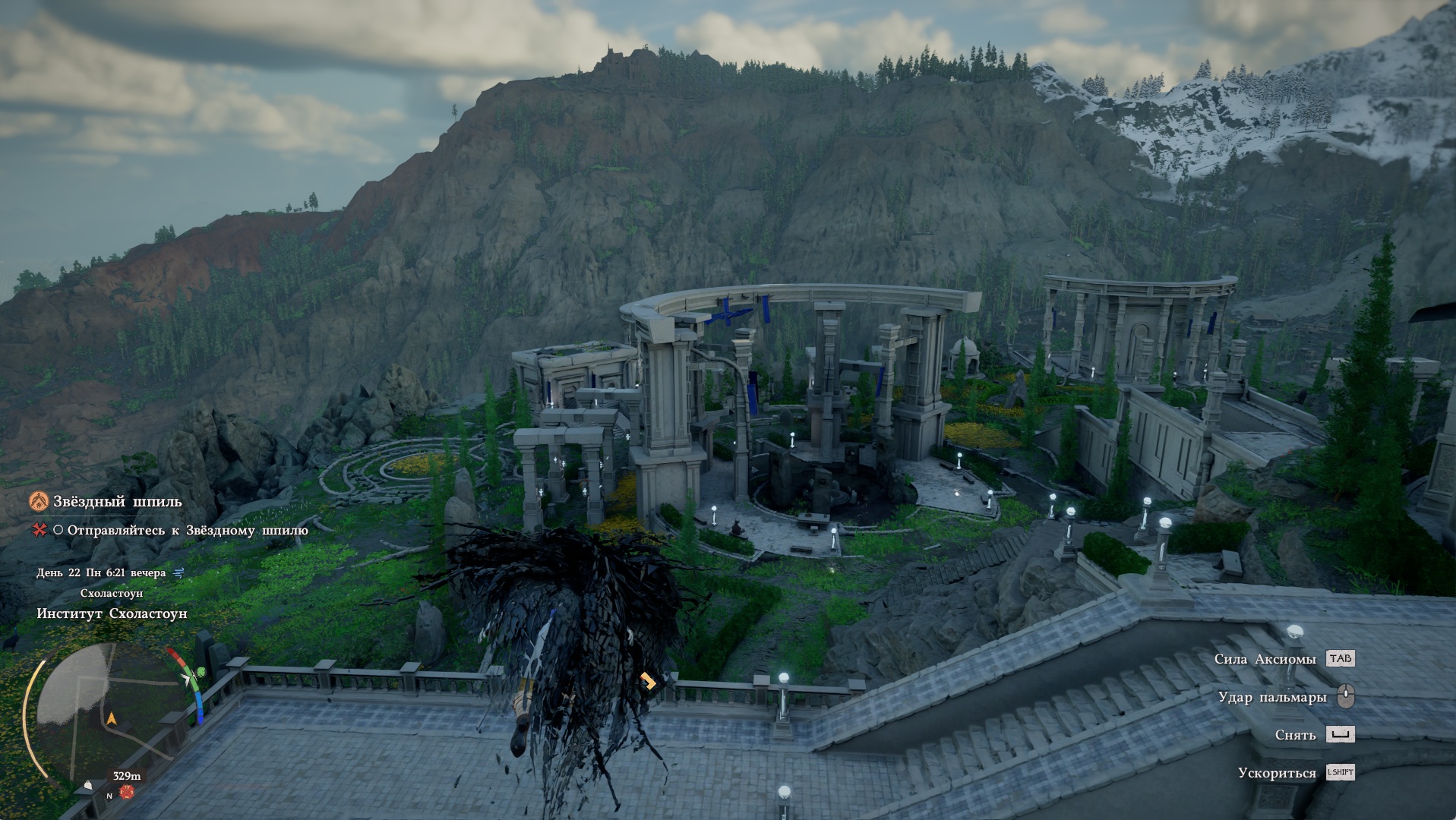Open the Звёздный шпиль quest tracker title
The image size is (1456, 820).
point(117,502)
